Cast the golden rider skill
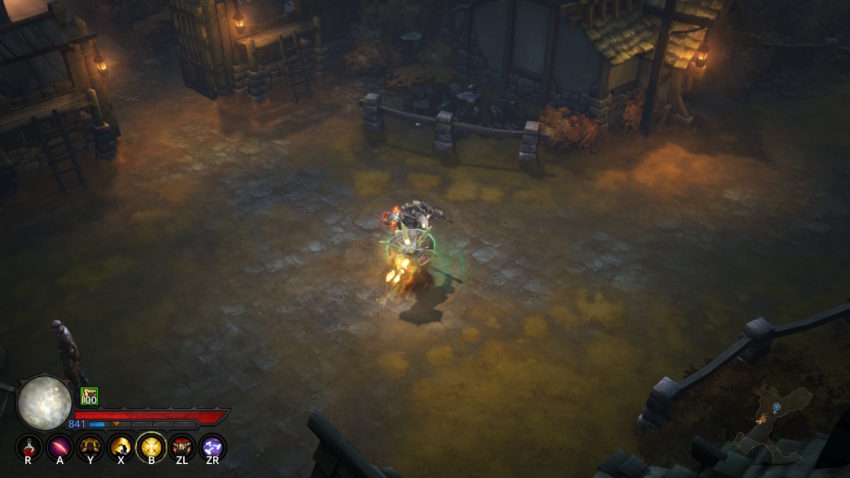Screen dimensions: 850x478 (121, 446)
